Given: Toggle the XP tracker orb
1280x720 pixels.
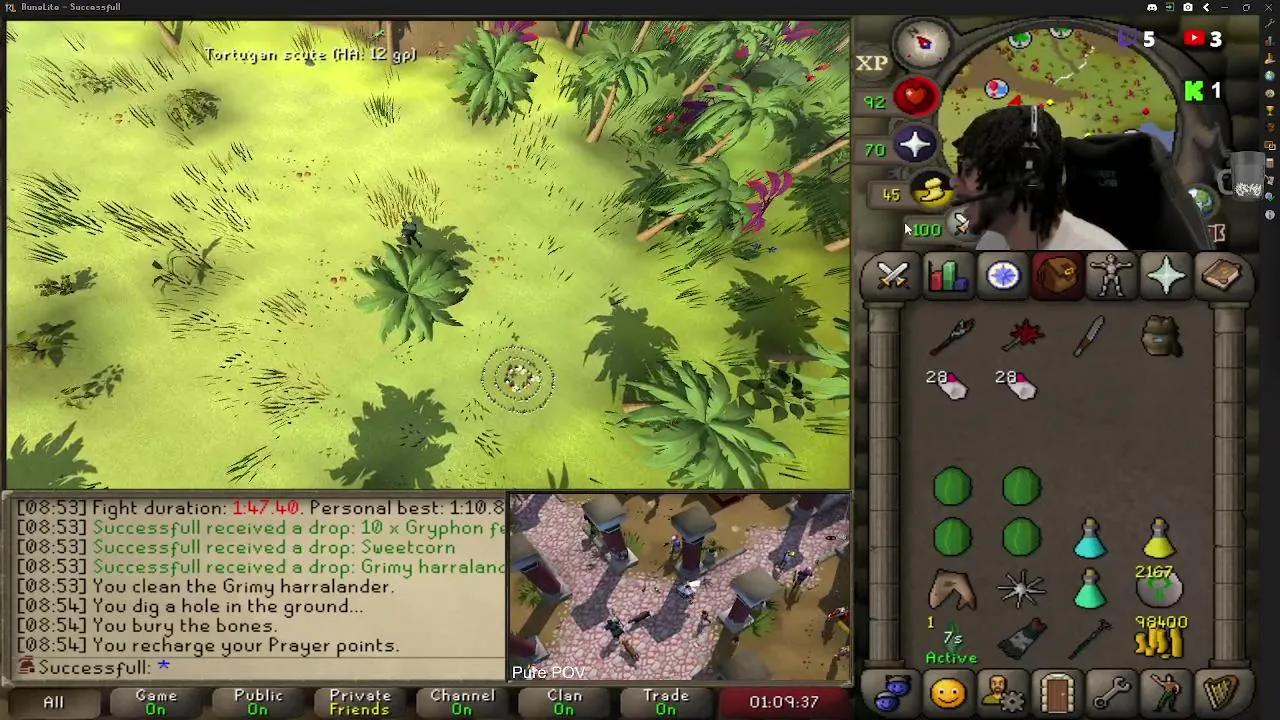Looking at the screenshot, I should click(x=873, y=63).
